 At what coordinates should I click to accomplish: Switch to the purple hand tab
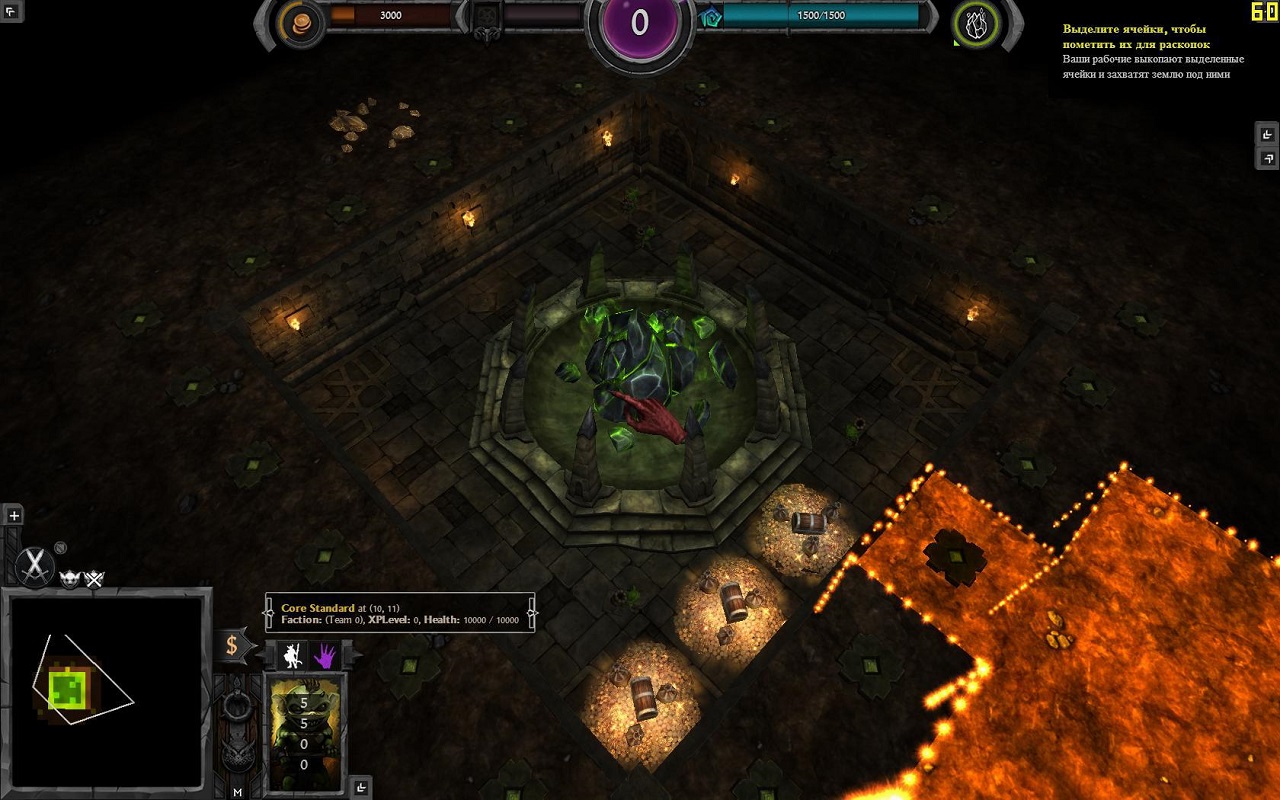click(x=325, y=655)
